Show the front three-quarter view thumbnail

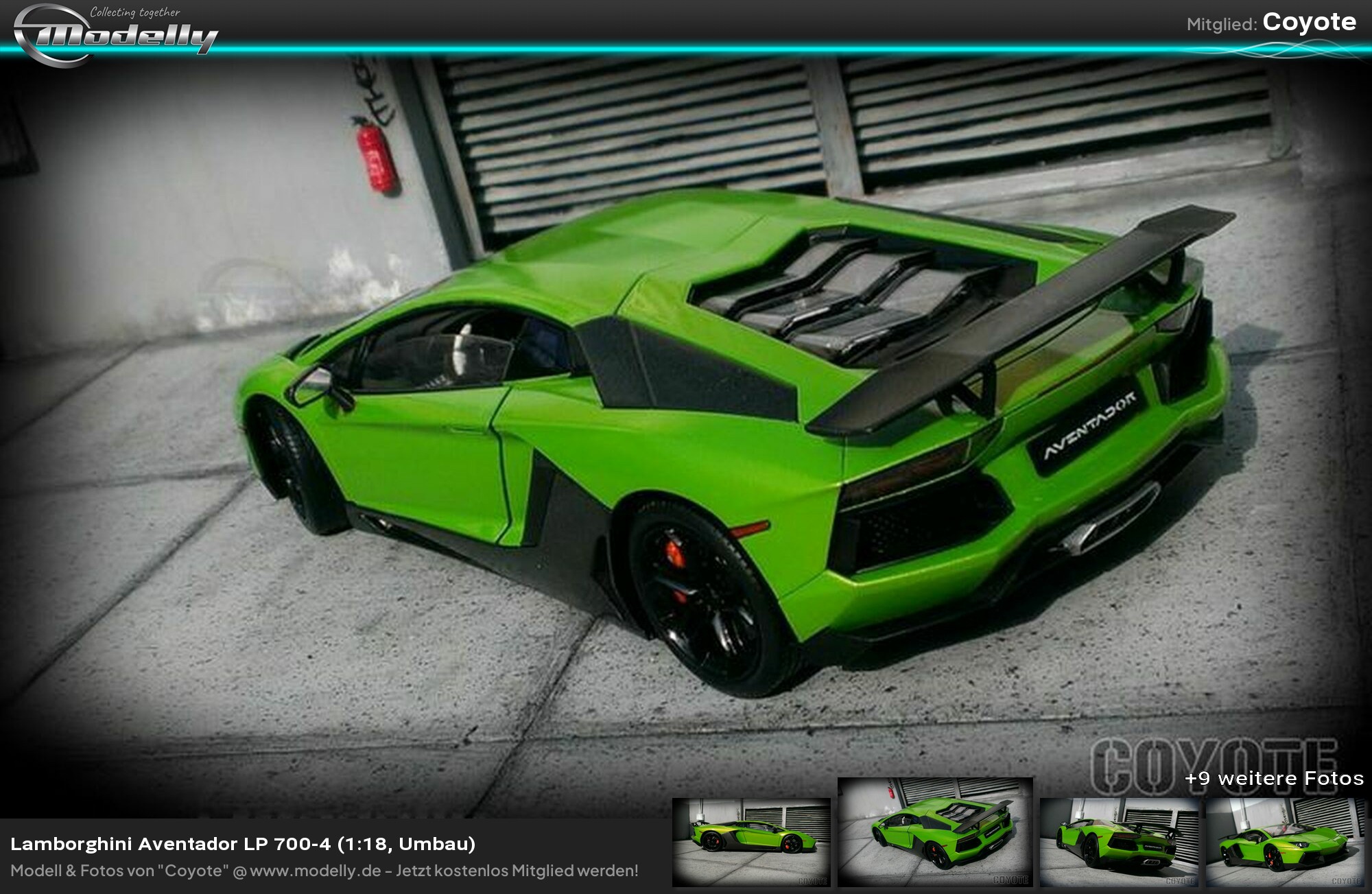[1284, 842]
